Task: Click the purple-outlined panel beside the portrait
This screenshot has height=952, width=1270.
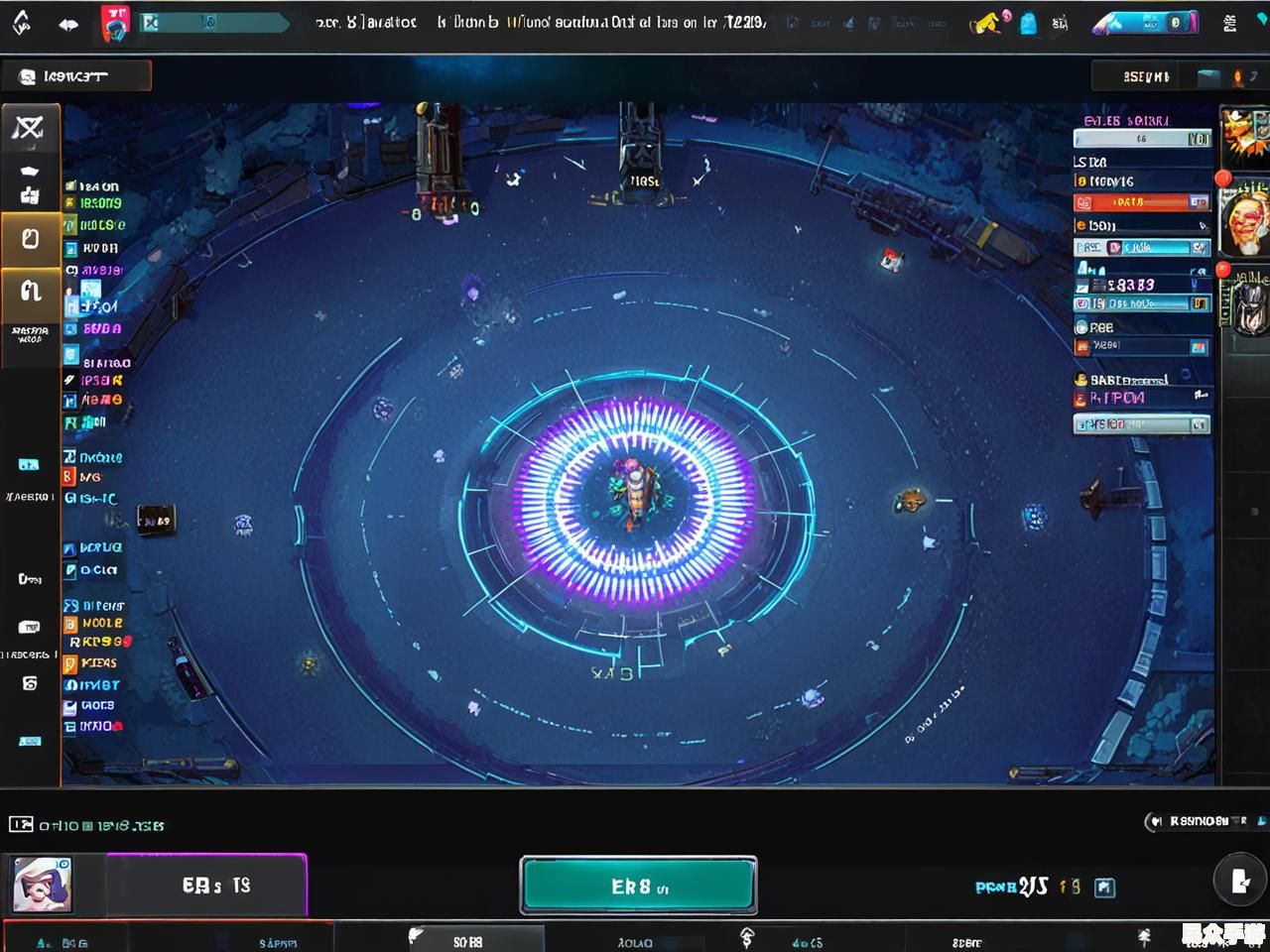Action: coord(206,885)
